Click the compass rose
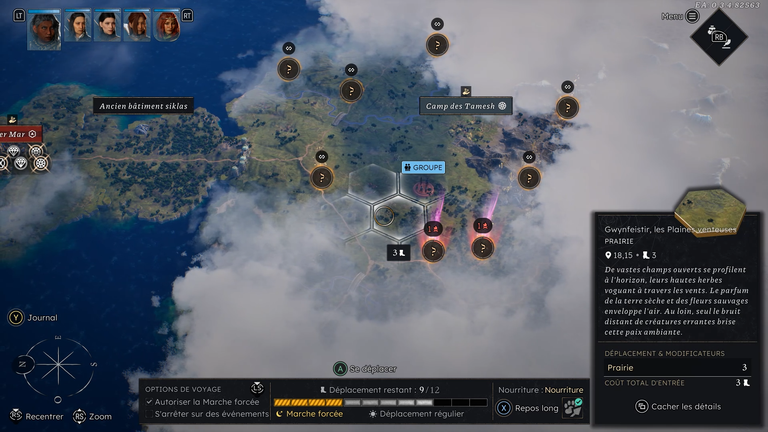The width and height of the screenshot is (768, 432). [x=59, y=365]
